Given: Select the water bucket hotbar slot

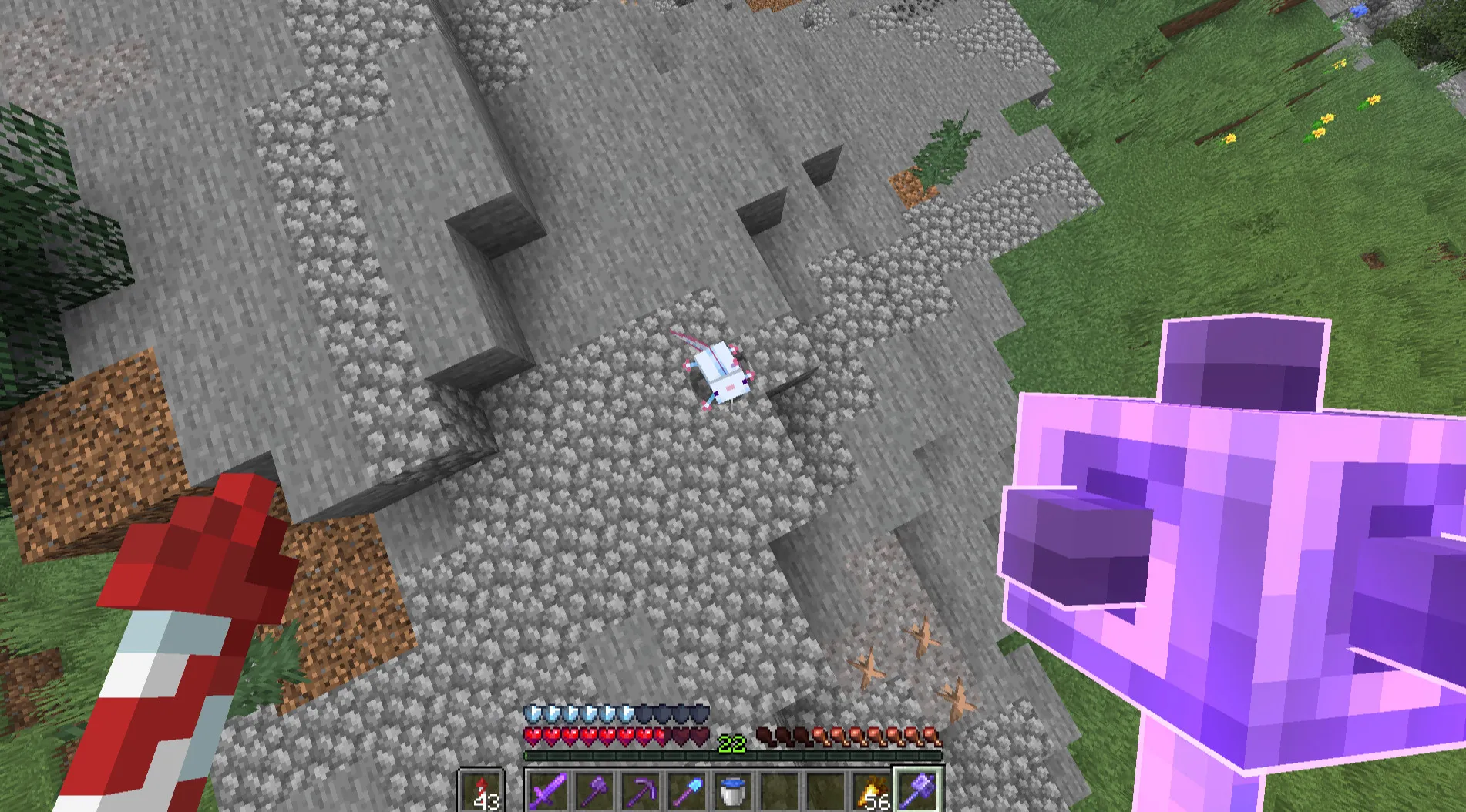Looking at the screenshot, I should 733,791.
